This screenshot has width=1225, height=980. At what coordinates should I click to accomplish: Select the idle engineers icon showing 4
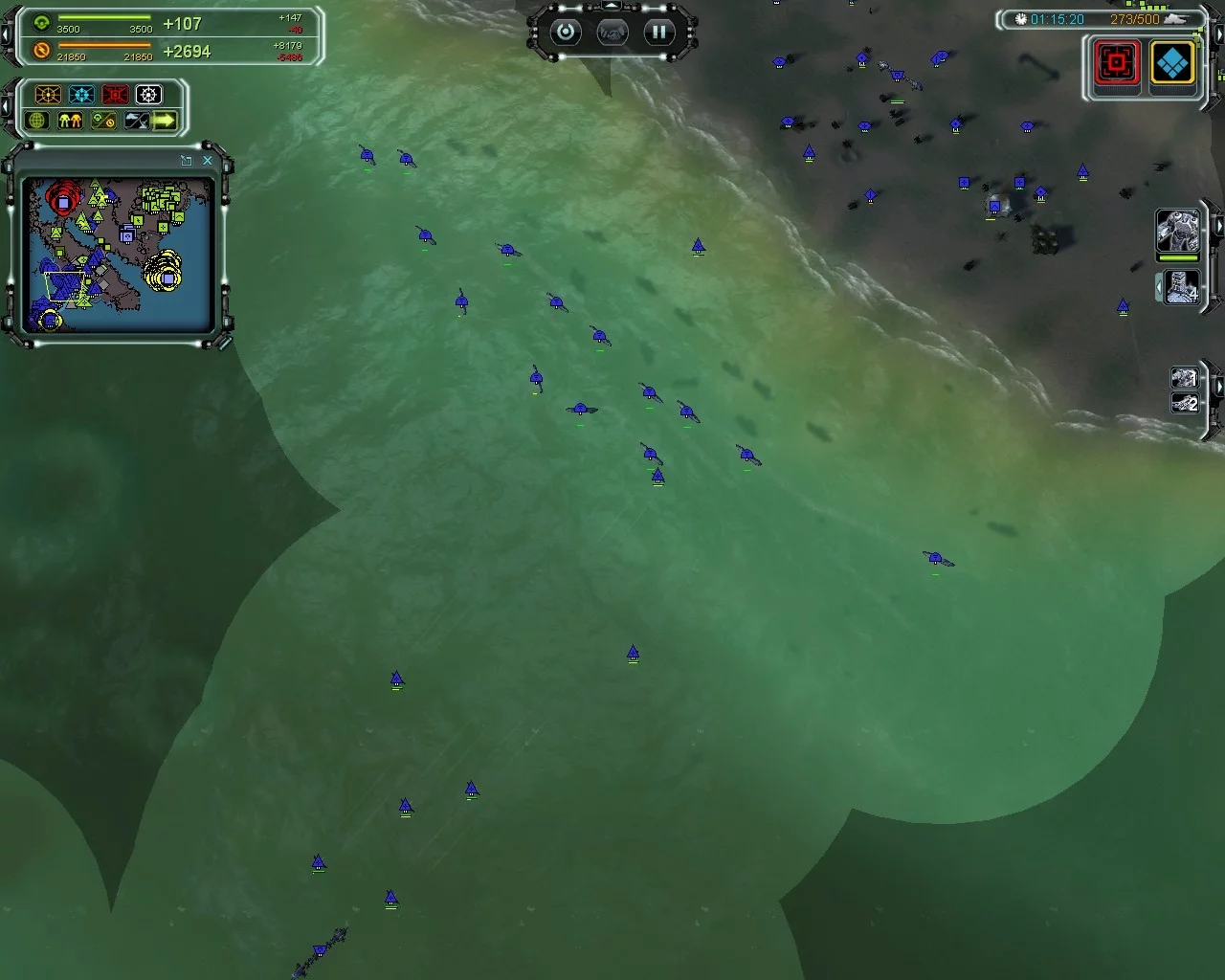(x=1183, y=287)
